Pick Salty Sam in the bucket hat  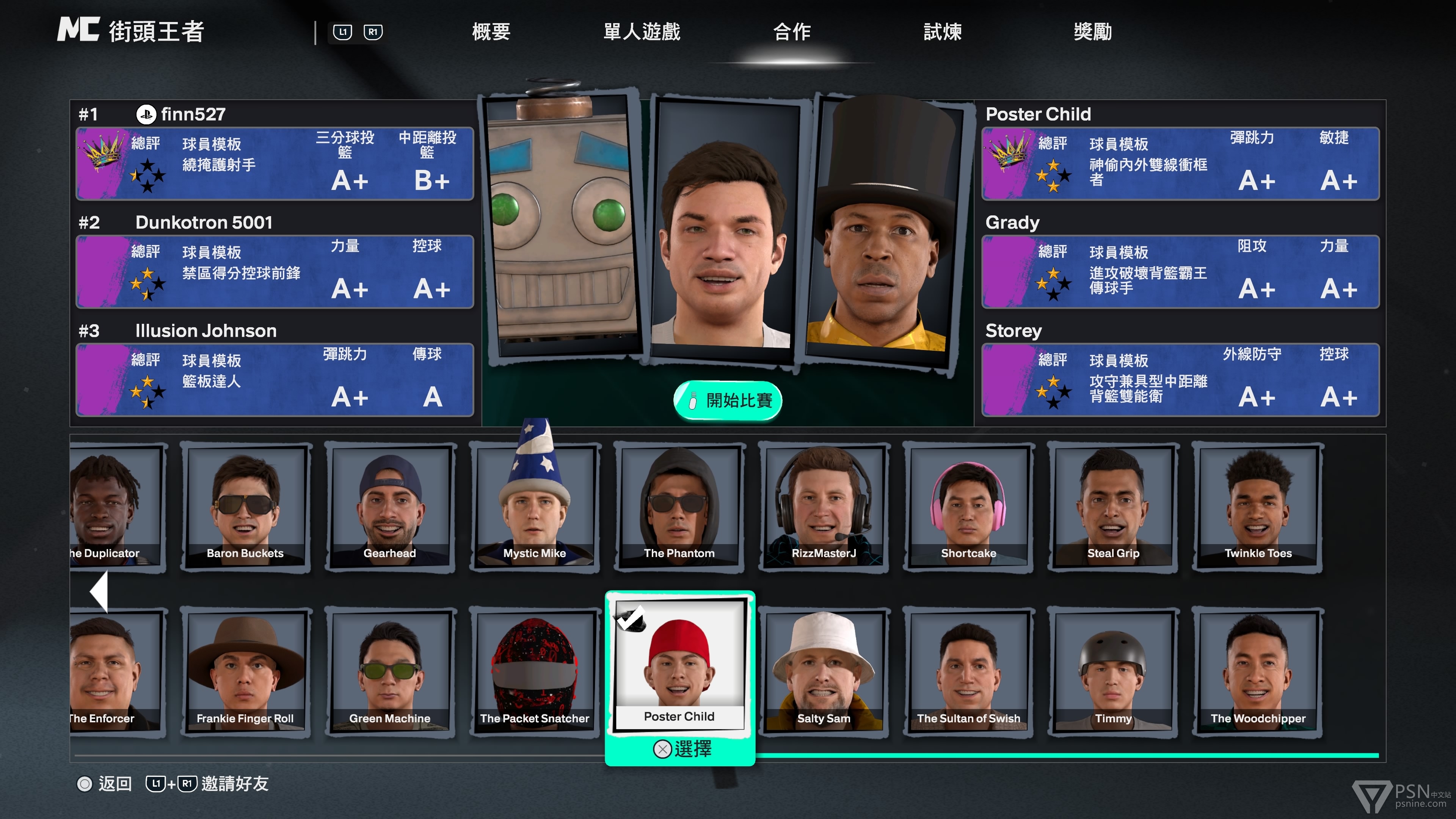point(824,672)
